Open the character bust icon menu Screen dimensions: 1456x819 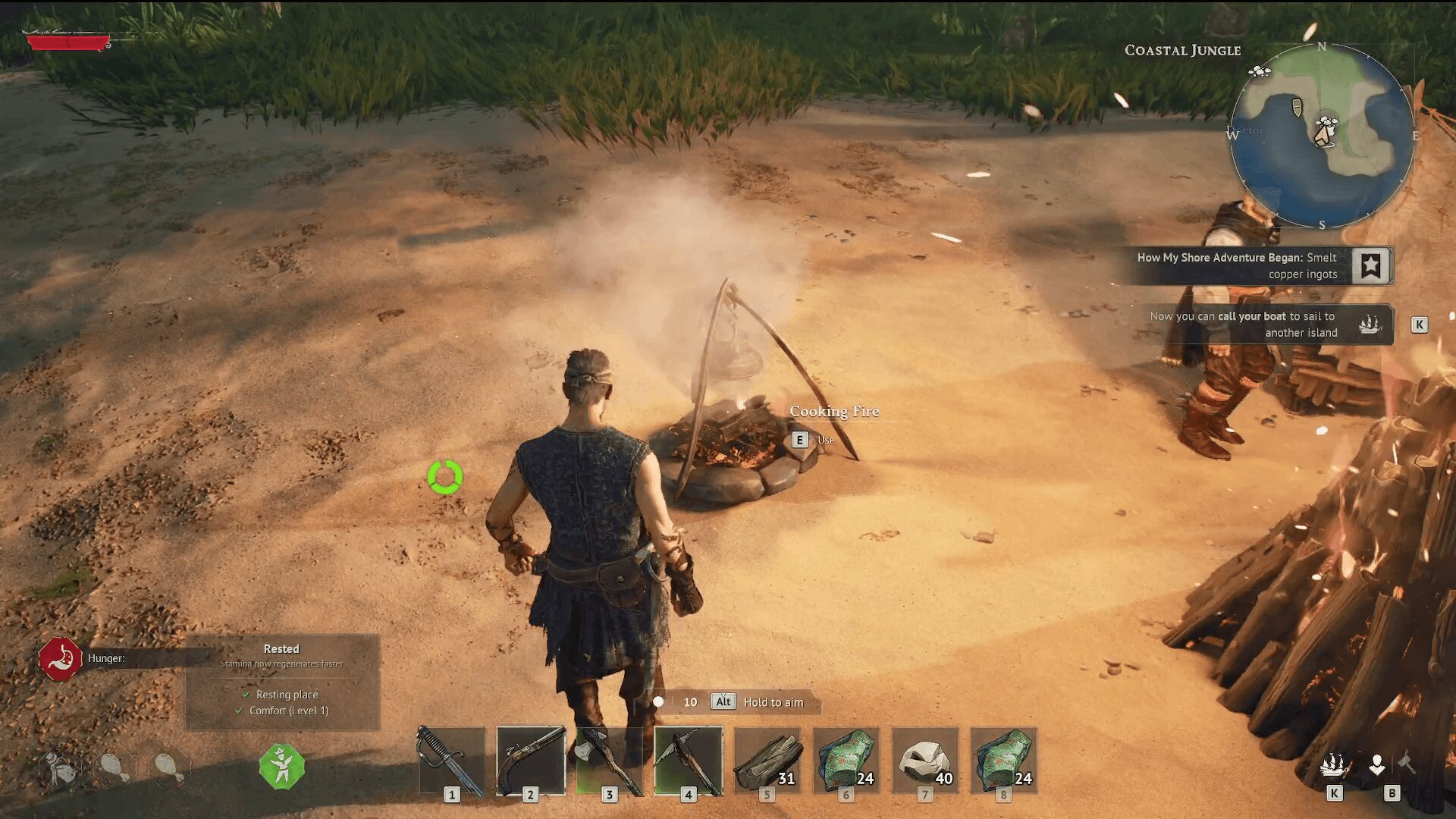point(1377,764)
